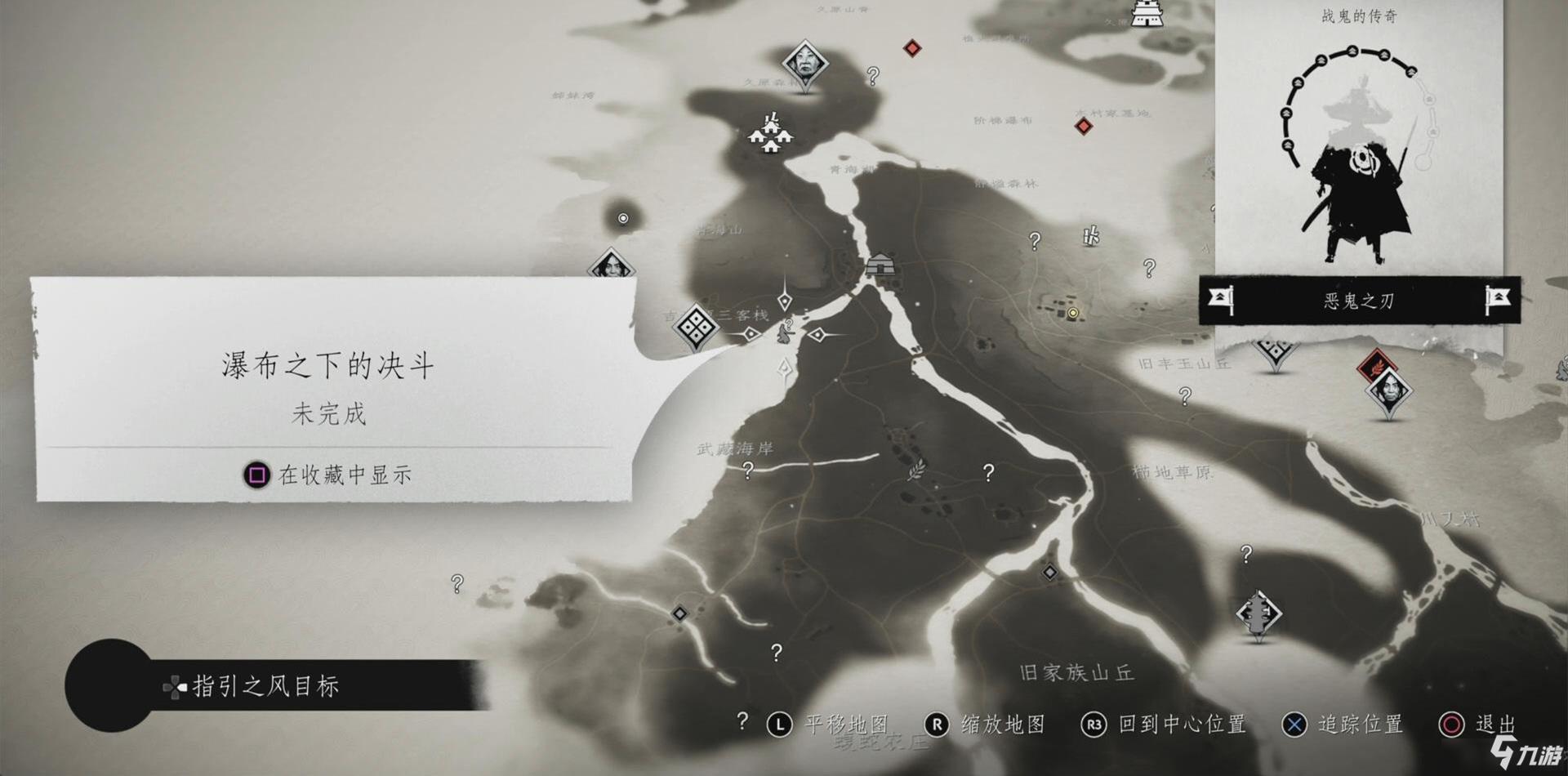The width and height of the screenshot is (1568, 776).
Task: Select the pagoda tower map marker
Action: pos(1258,613)
